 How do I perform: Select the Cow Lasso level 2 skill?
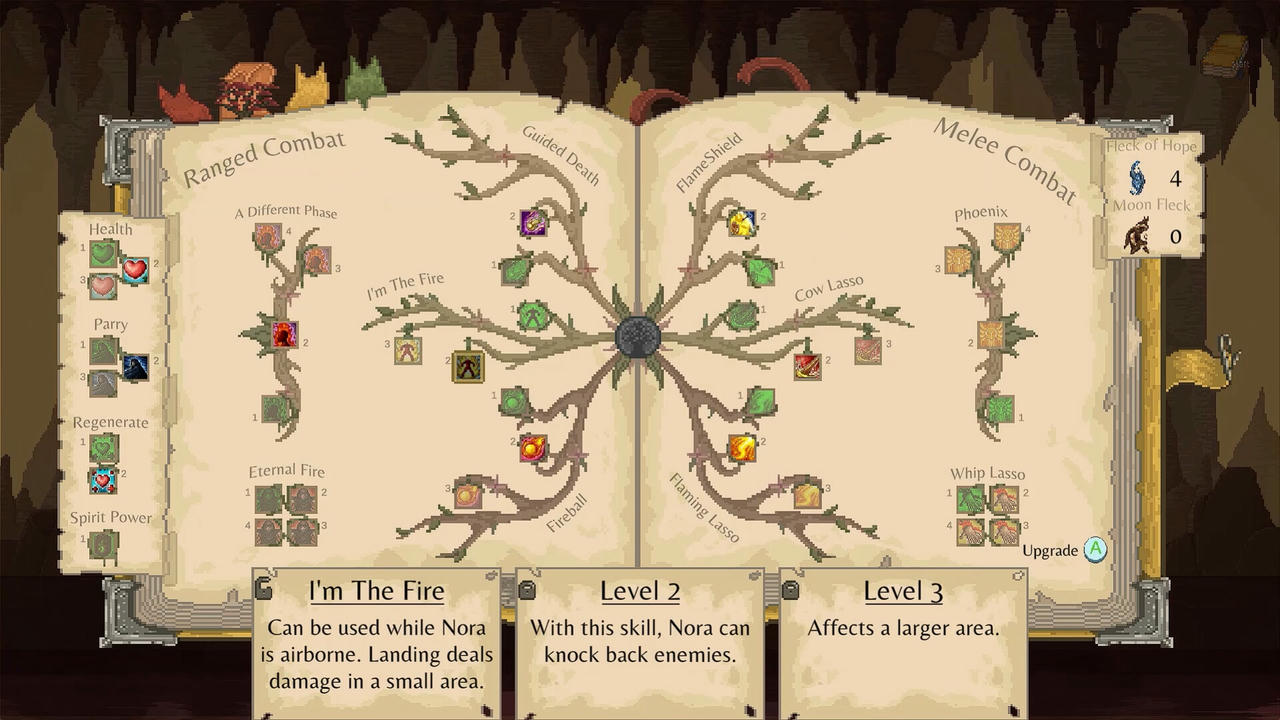point(808,366)
